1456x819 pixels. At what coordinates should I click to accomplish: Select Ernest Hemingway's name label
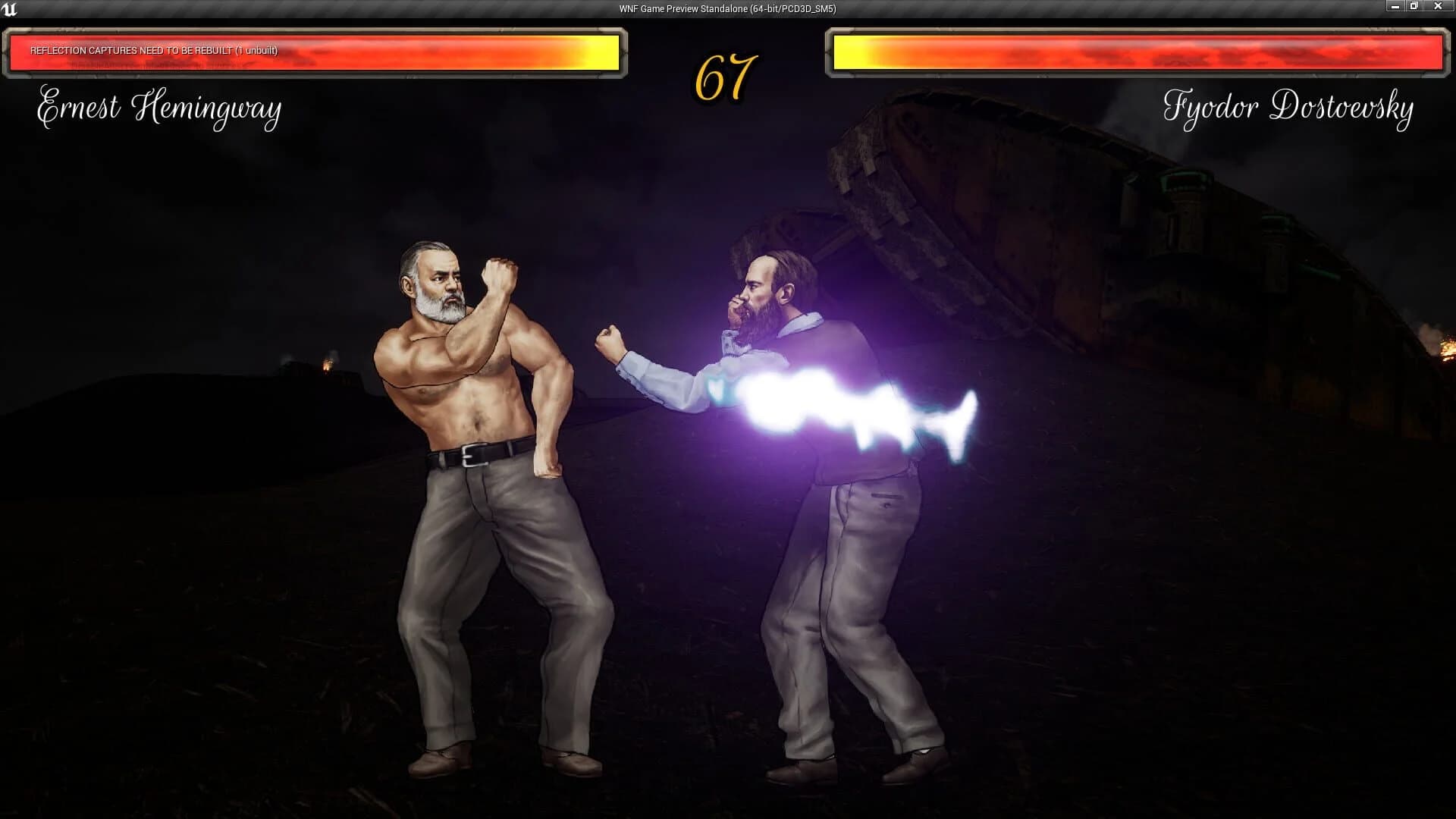159,108
